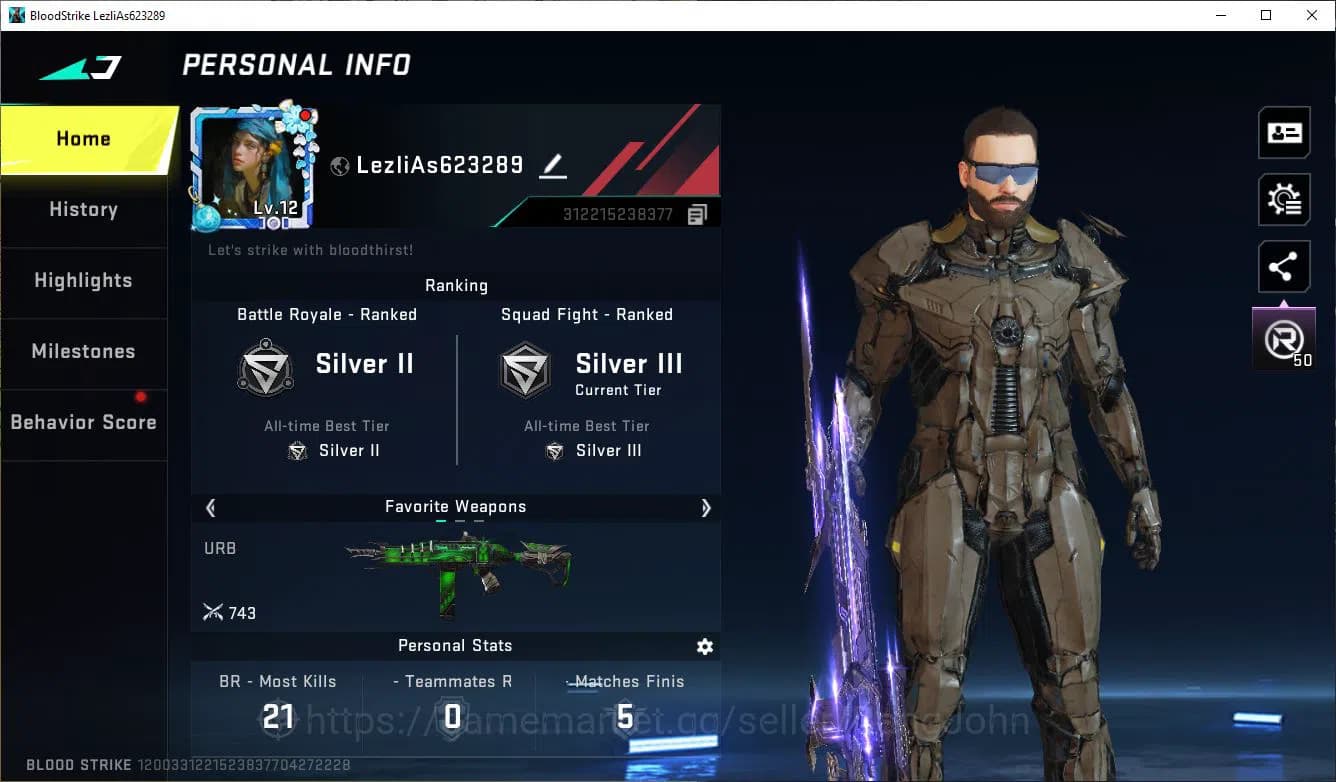Open the profile avatar portrait

click(x=252, y=165)
